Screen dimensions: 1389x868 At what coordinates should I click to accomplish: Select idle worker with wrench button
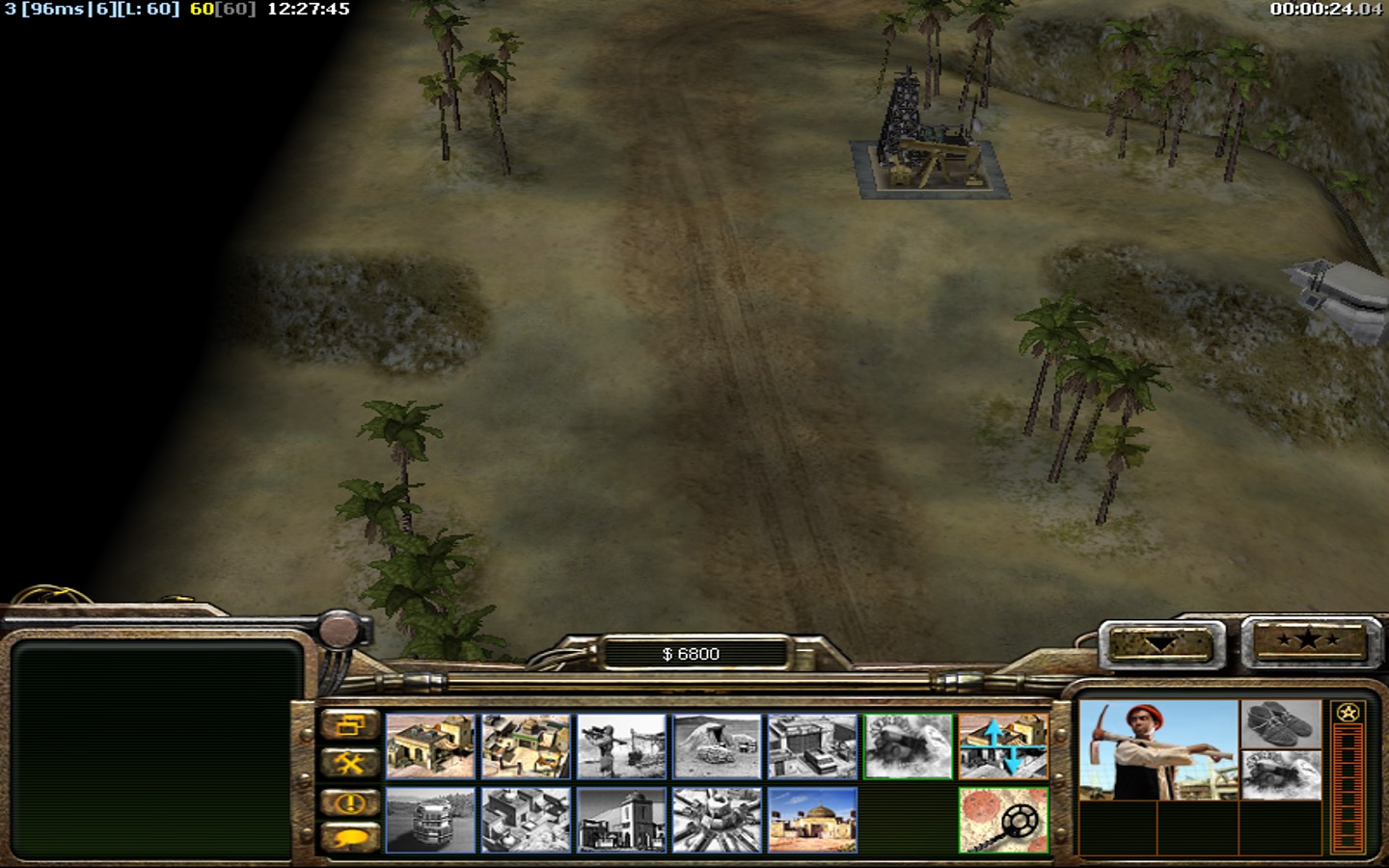pos(349,764)
